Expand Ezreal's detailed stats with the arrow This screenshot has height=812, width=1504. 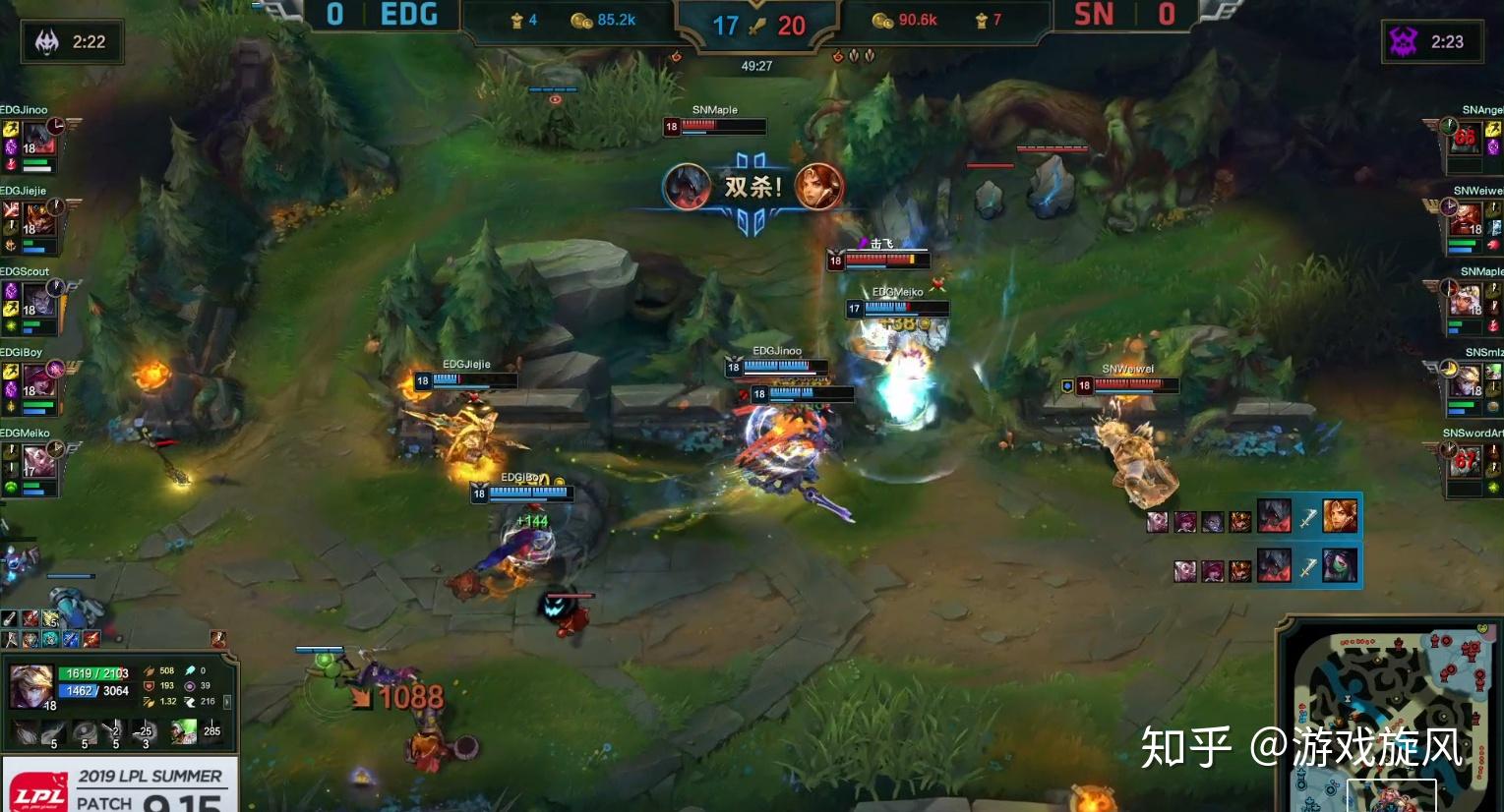pyautogui.click(x=227, y=702)
